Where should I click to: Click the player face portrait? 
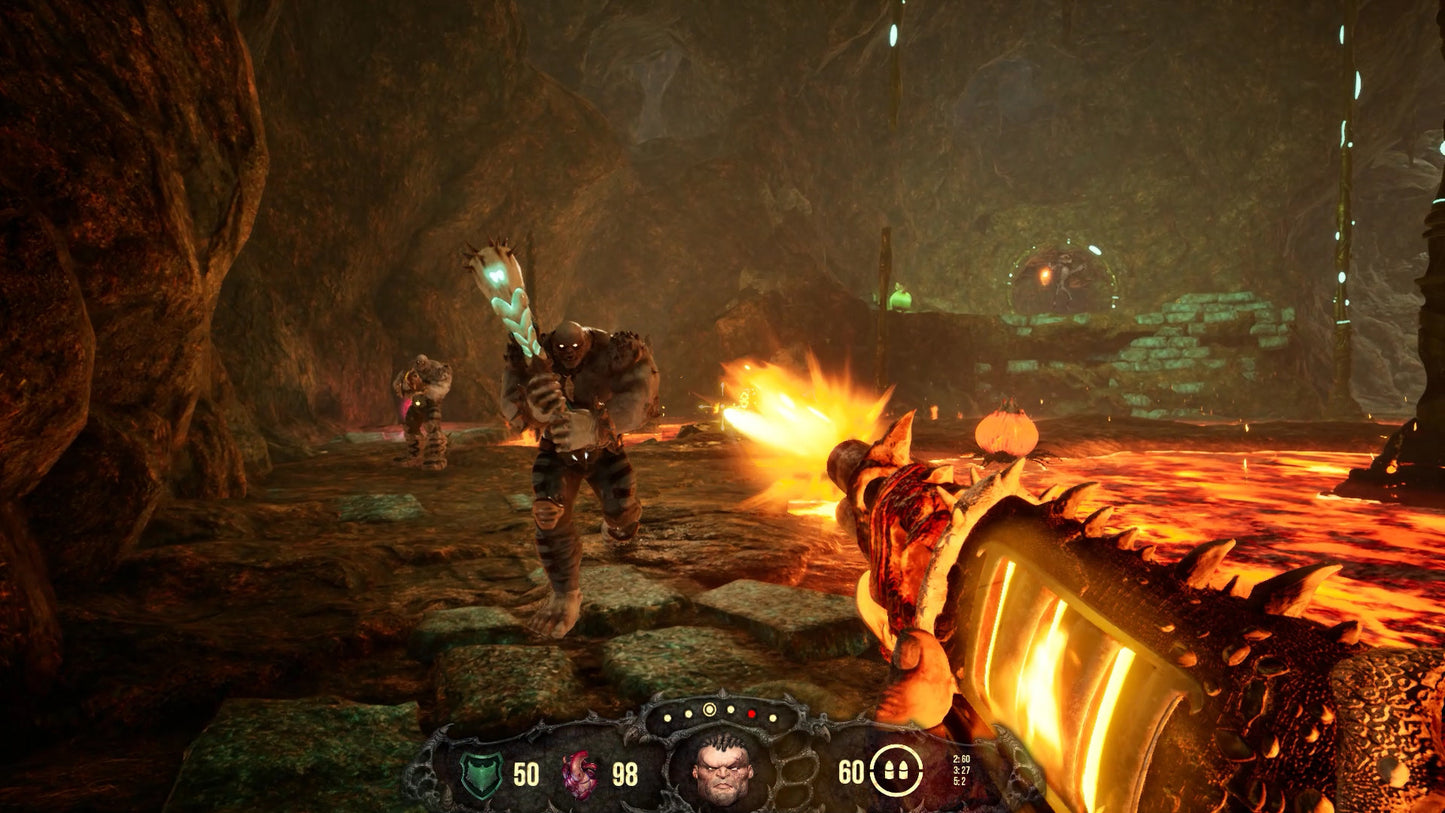722,770
